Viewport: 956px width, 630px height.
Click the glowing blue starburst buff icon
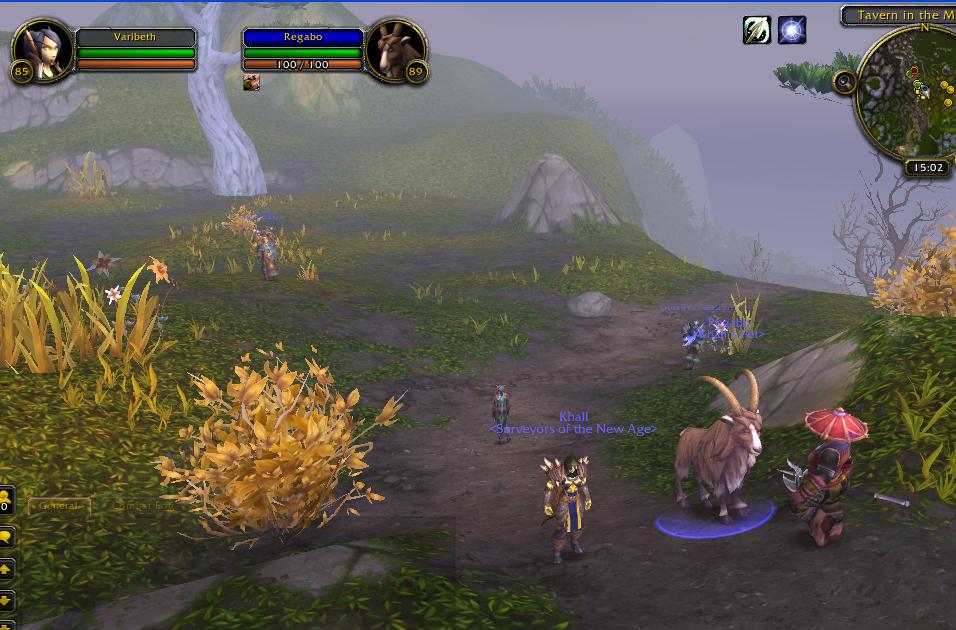(x=792, y=31)
